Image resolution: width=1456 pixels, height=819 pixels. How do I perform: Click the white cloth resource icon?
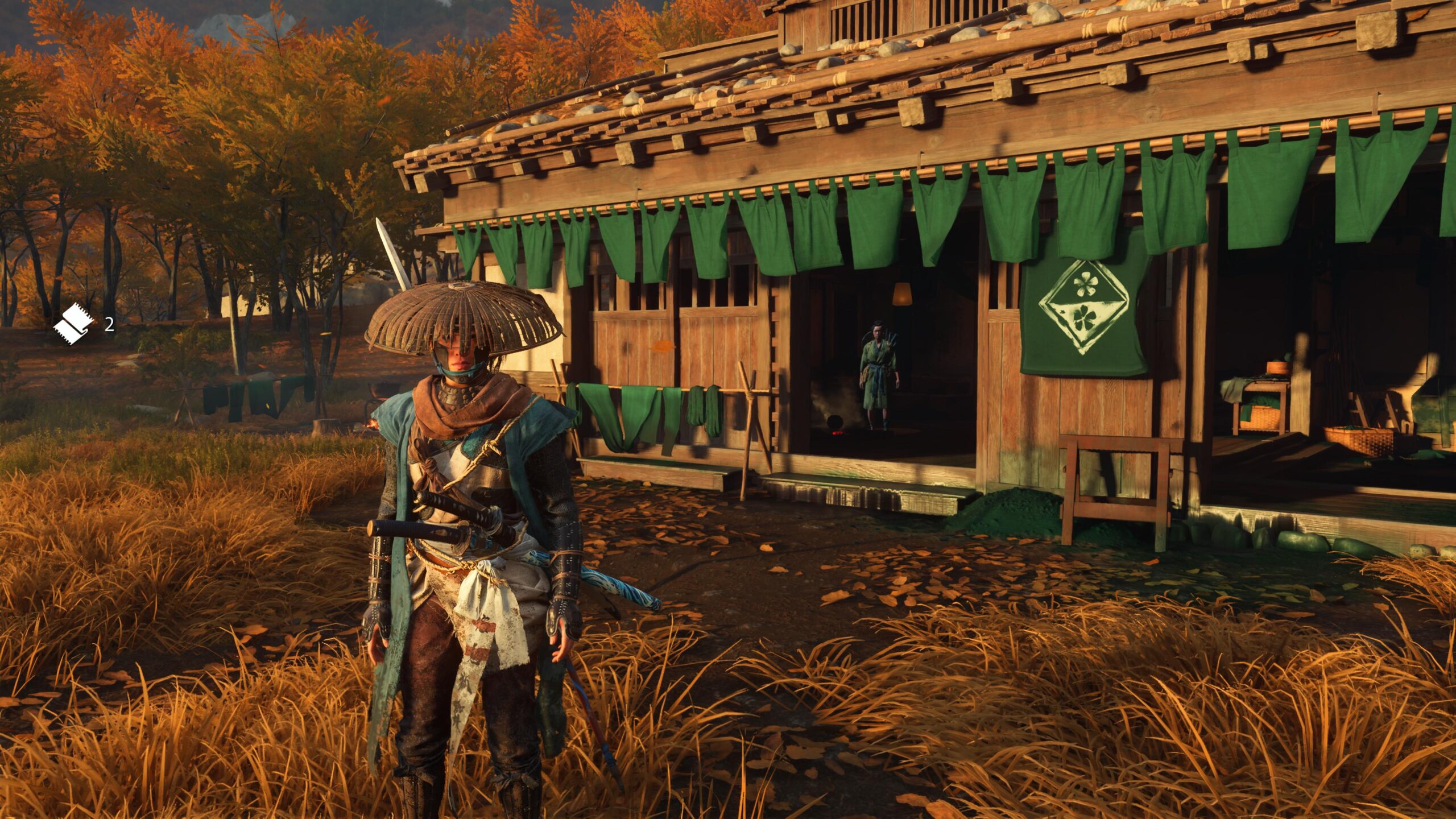(75, 325)
